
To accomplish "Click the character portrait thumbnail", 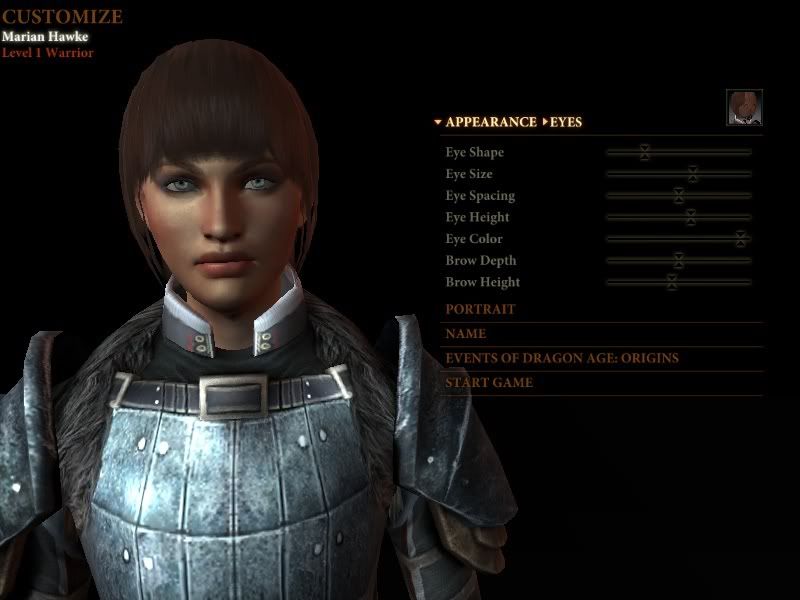I will coord(744,107).
